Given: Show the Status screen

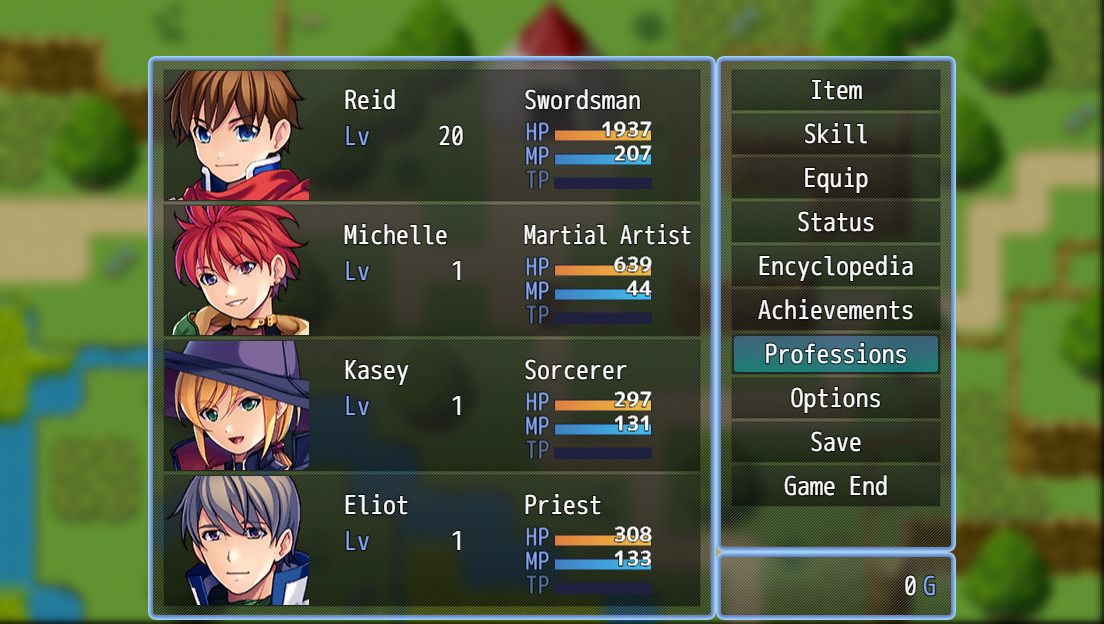Looking at the screenshot, I should pos(835,223).
